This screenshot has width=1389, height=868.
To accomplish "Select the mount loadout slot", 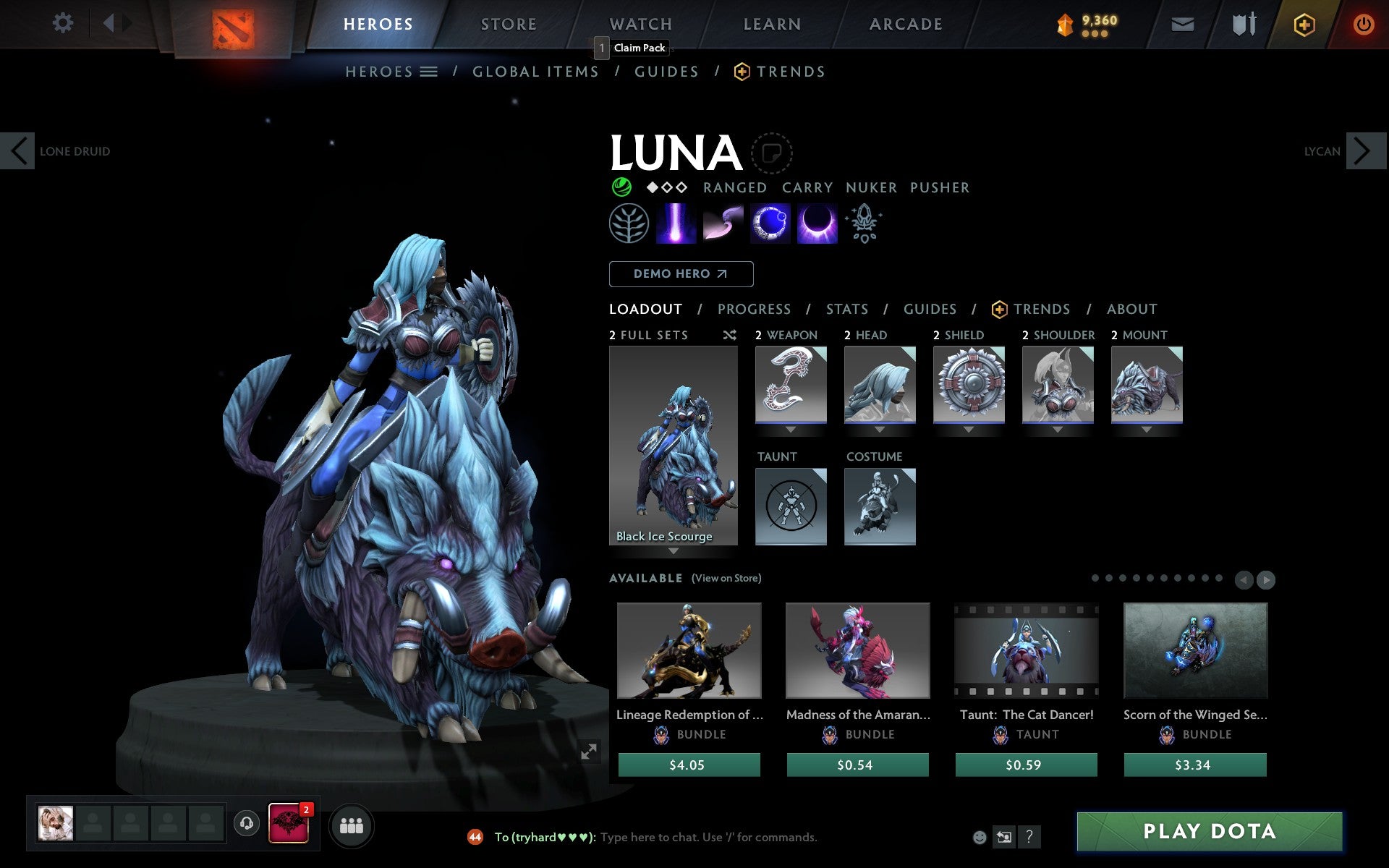I will [1147, 385].
